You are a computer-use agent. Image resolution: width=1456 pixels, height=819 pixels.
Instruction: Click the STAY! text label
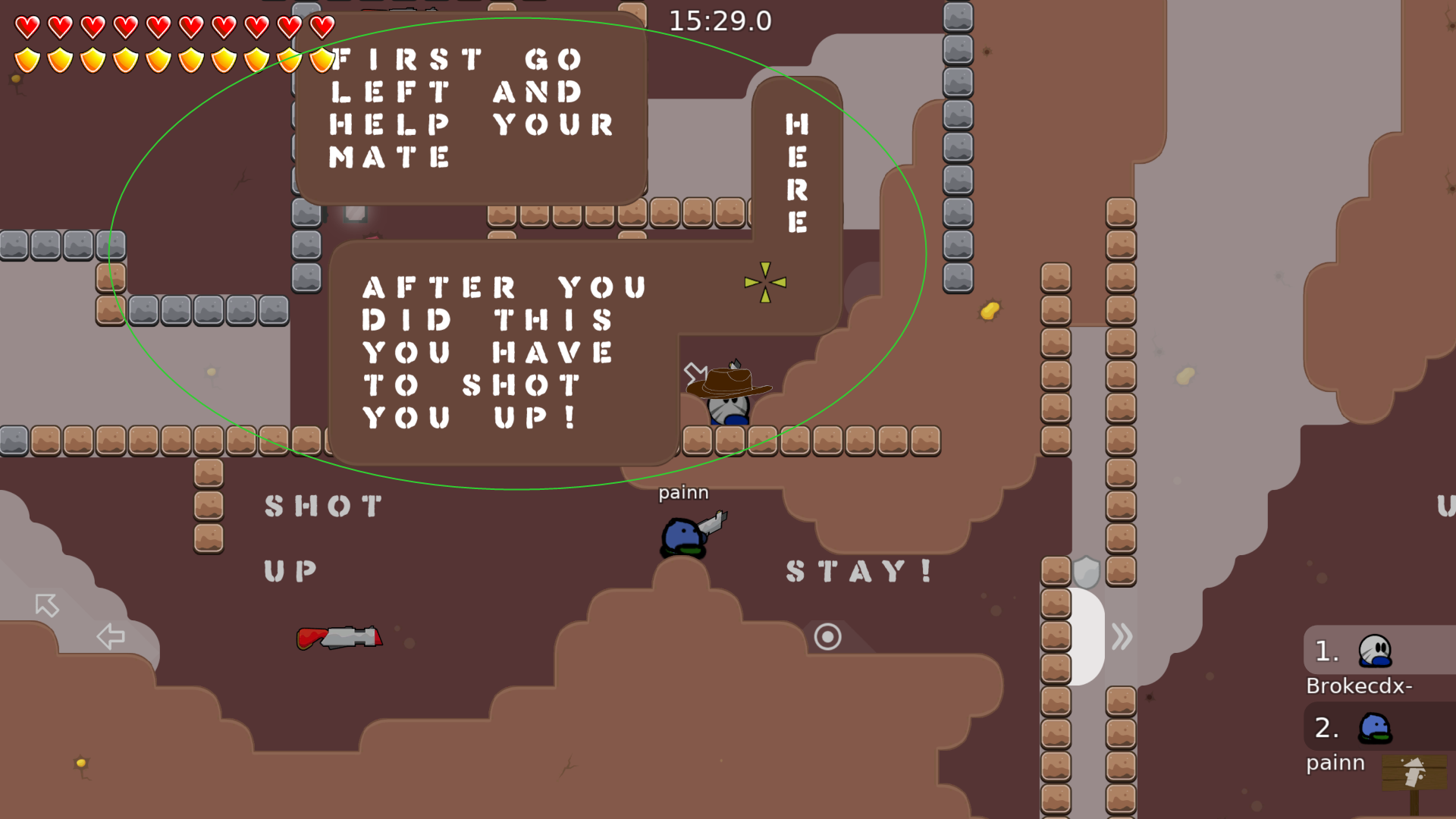858,572
